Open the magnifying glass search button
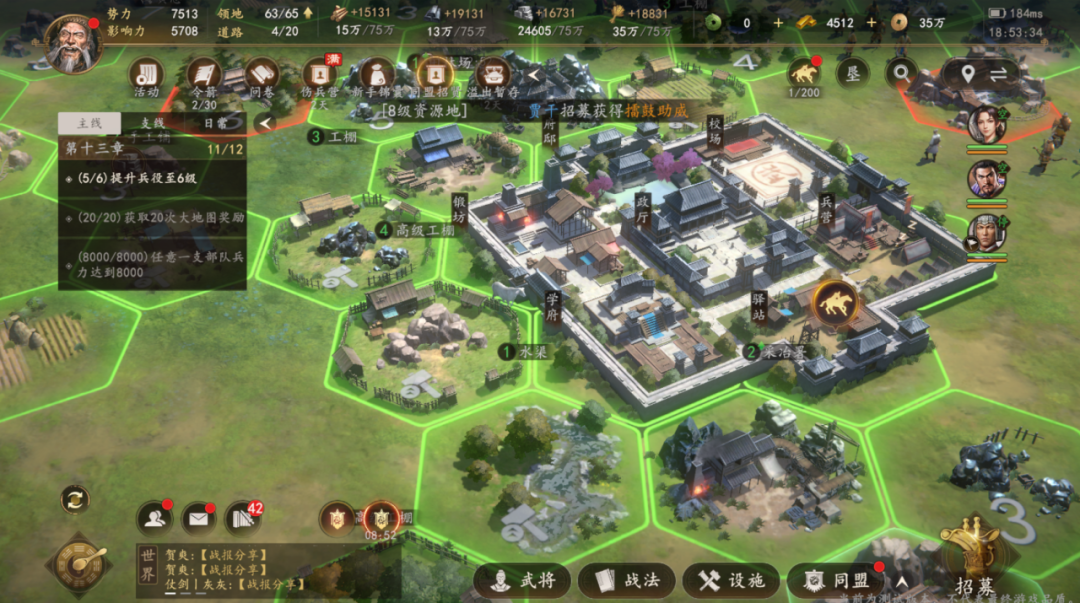Viewport: 1080px width, 603px height. pos(901,72)
